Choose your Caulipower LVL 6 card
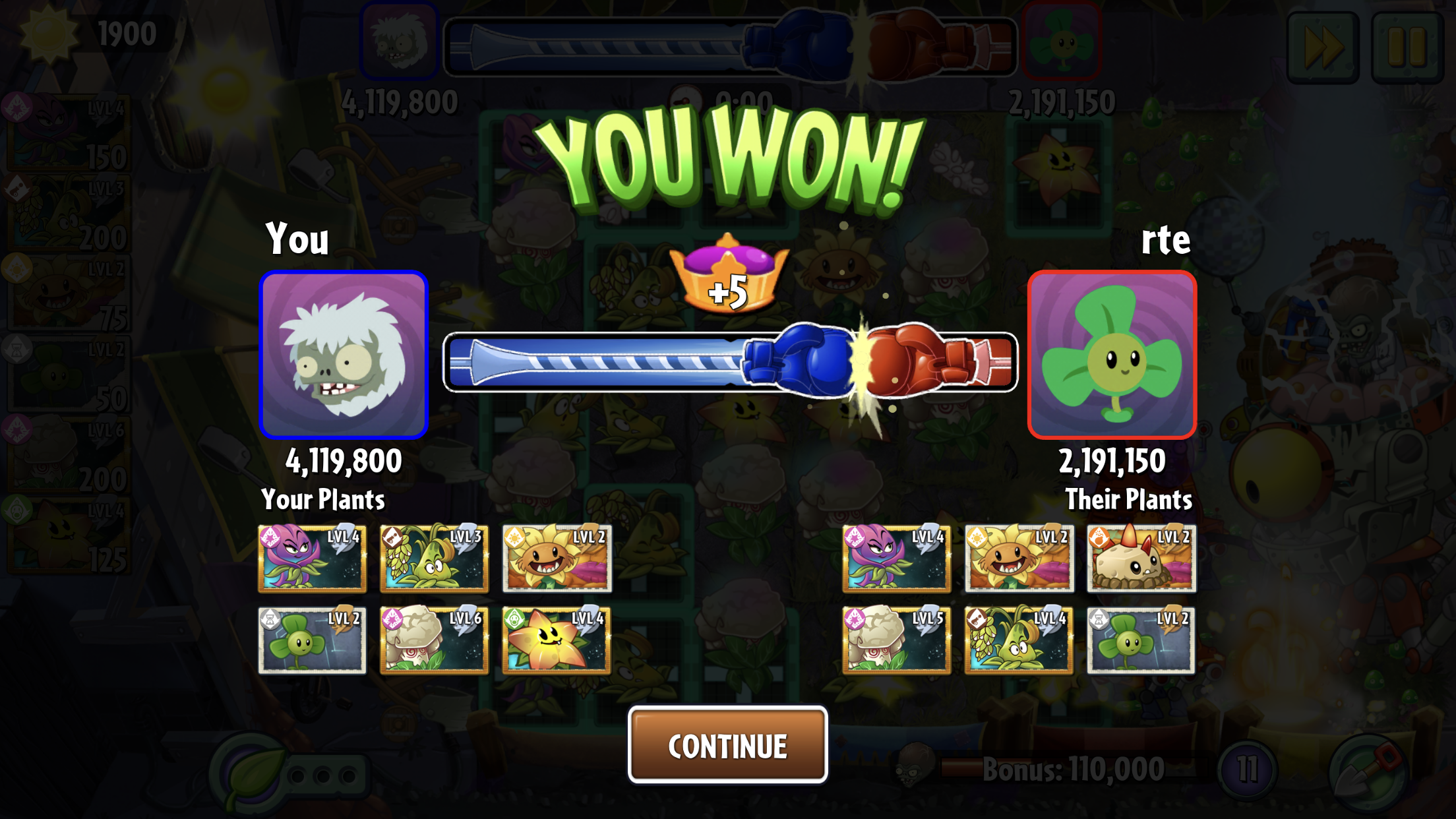 (434, 640)
